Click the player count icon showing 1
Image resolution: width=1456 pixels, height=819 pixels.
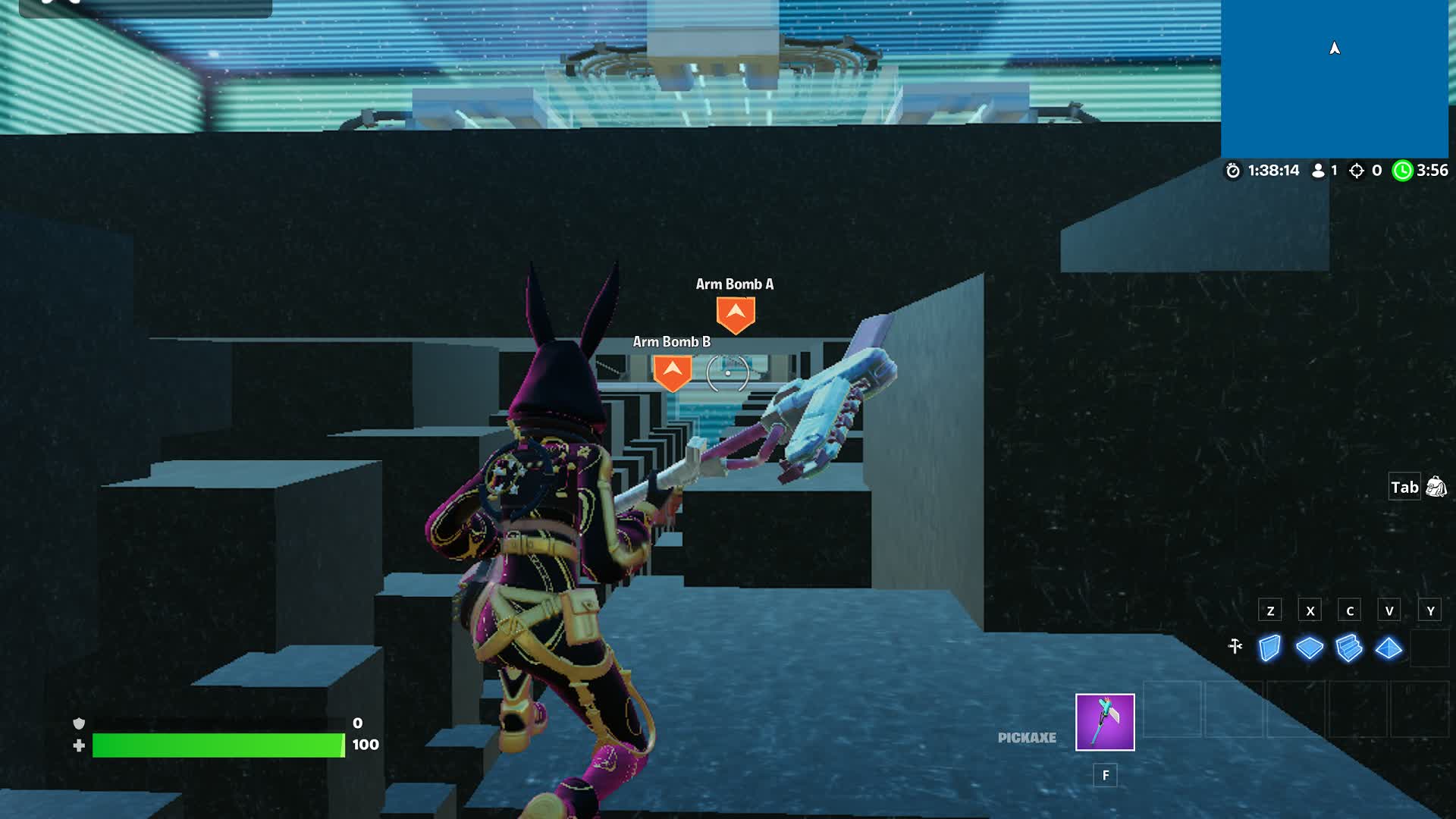click(1317, 171)
